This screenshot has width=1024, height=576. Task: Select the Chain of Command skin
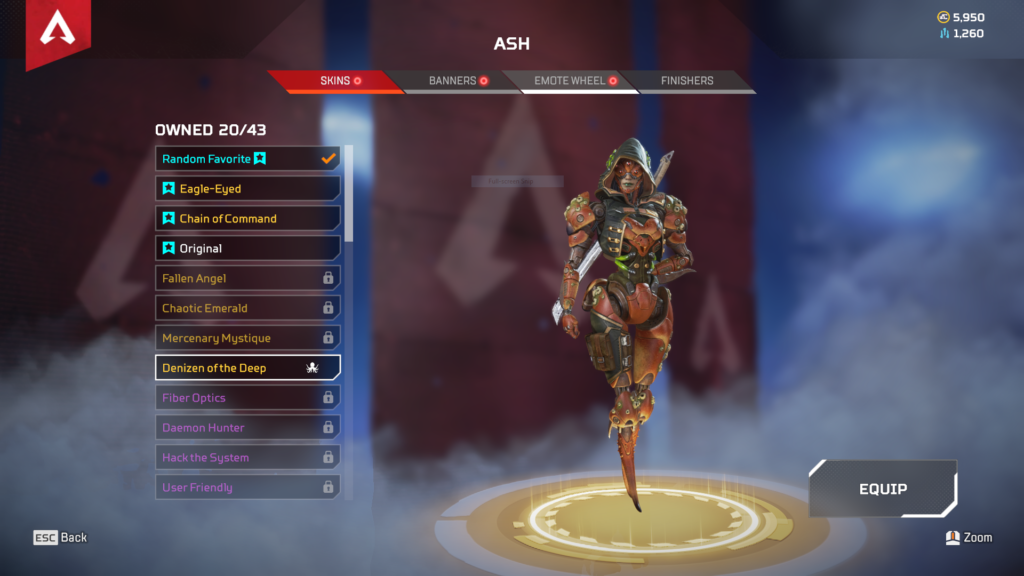point(247,219)
